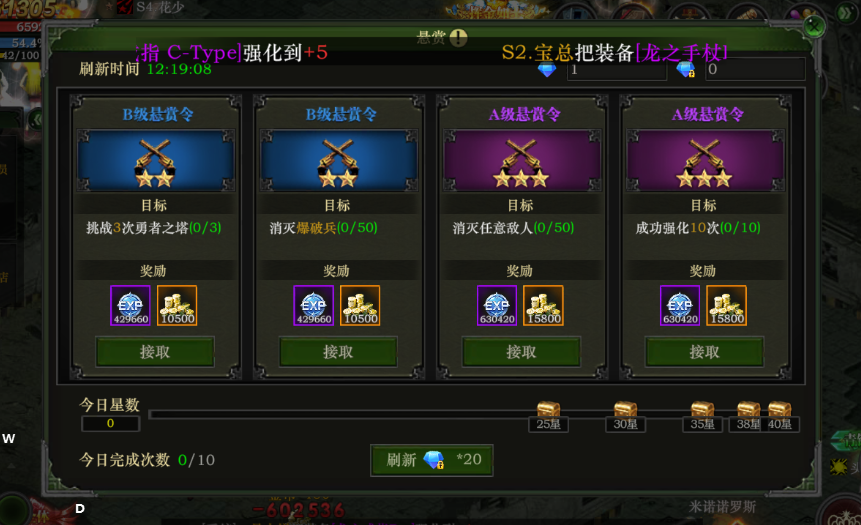The image size is (861, 525).
Task: Open the bounty help exclamation icon
Action: [x=458, y=38]
